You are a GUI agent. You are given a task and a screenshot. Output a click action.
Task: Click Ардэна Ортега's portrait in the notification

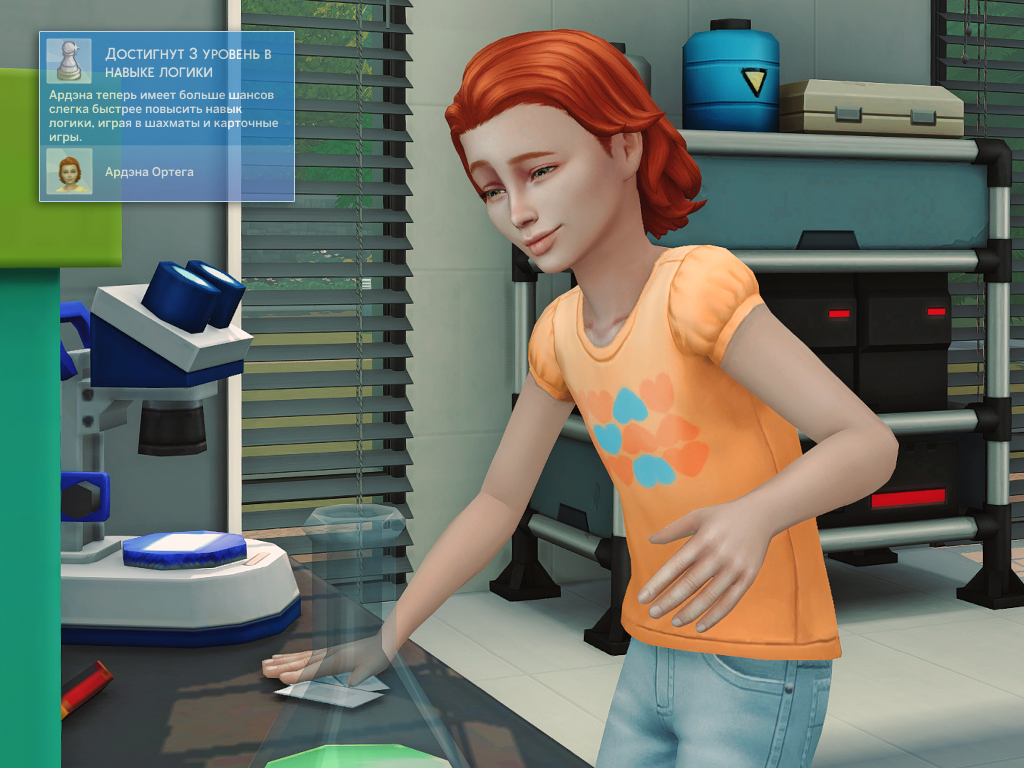pyautogui.click(x=69, y=171)
